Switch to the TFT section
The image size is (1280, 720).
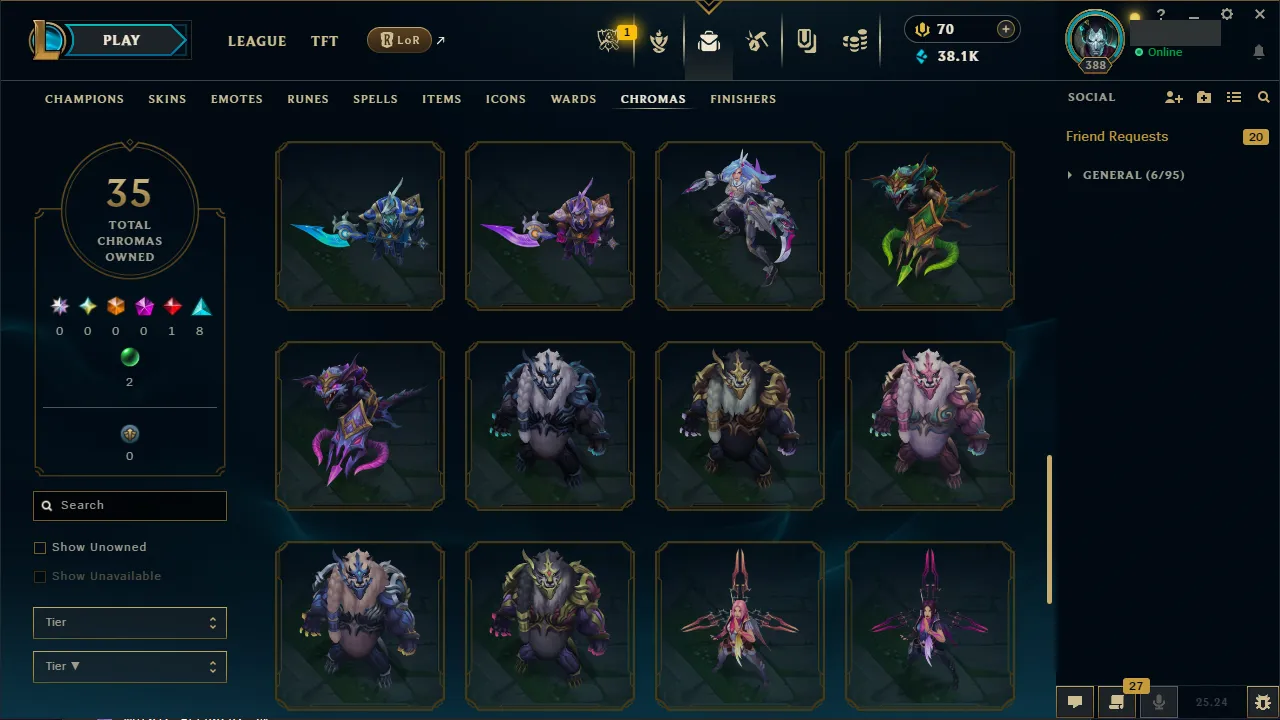(324, 41)
